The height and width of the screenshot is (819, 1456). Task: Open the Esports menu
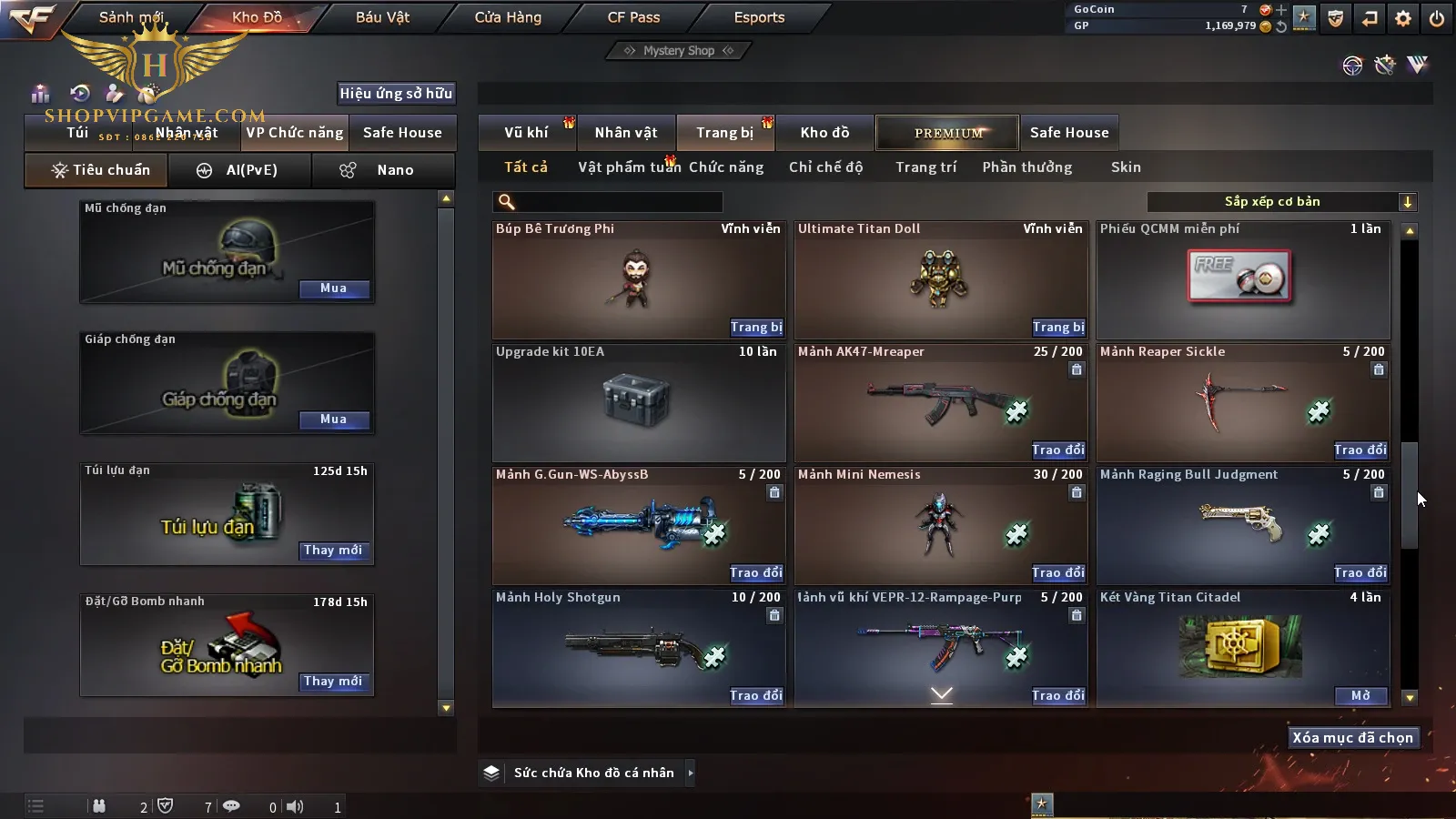[x=759, y=17]
